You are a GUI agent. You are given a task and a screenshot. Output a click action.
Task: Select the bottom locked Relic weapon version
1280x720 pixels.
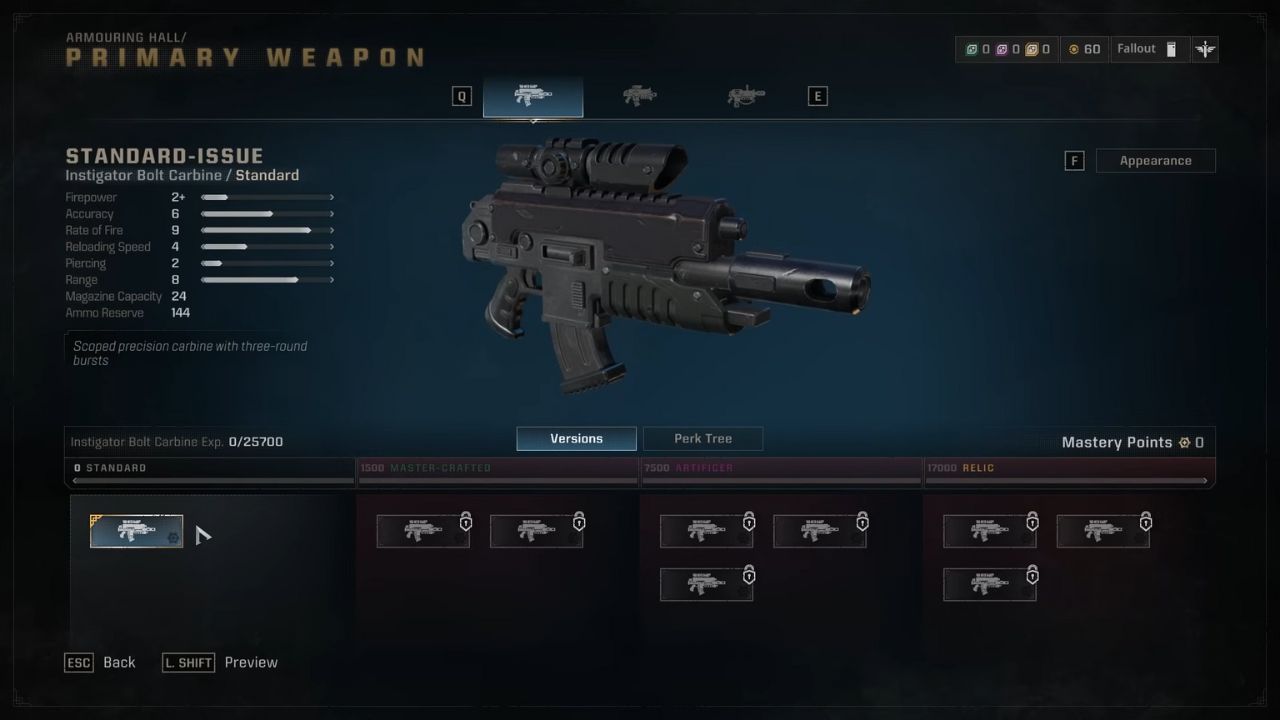[x=990, y=584]
